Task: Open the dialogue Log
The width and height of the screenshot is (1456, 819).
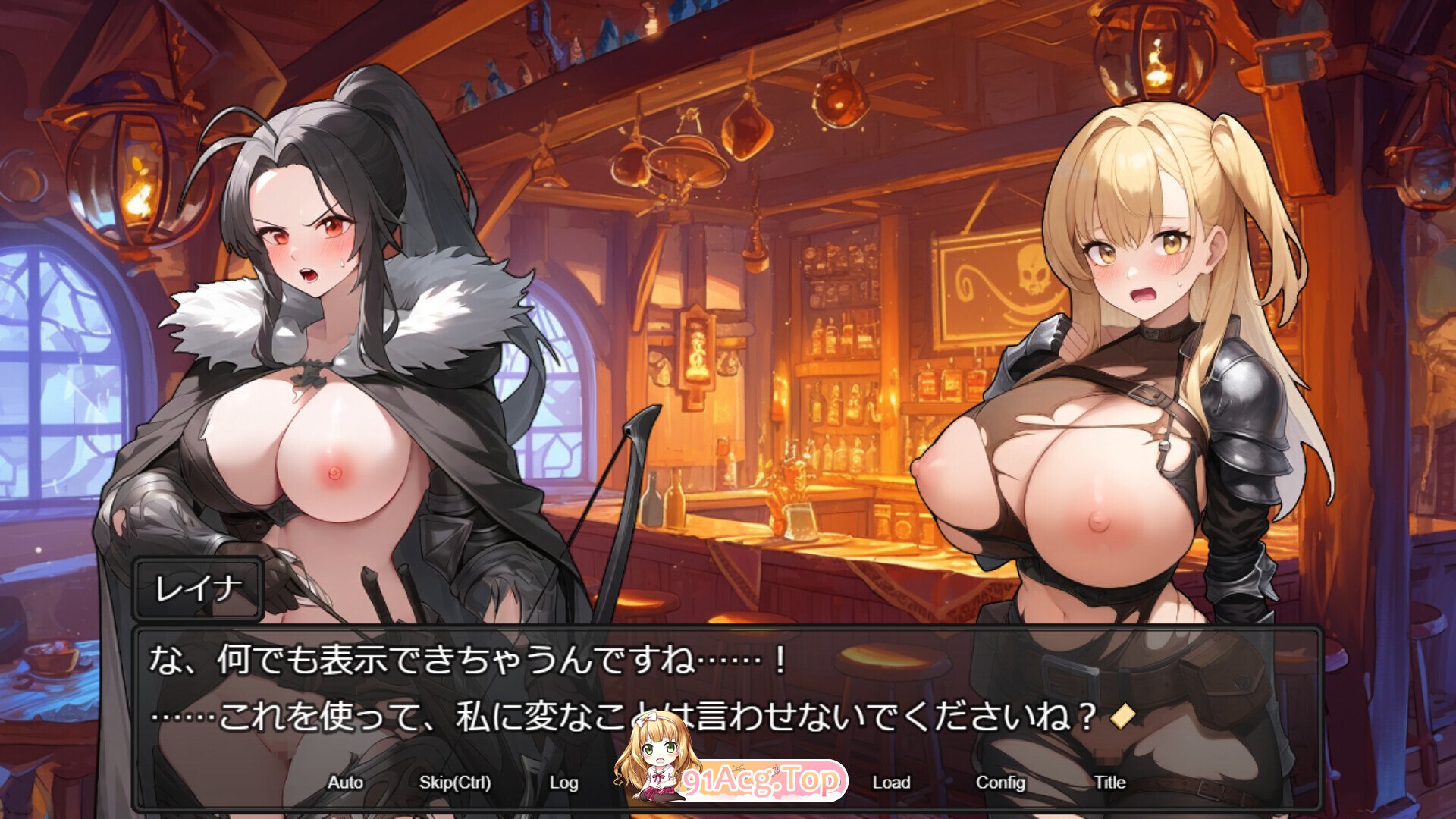Action: coord(563,783)
